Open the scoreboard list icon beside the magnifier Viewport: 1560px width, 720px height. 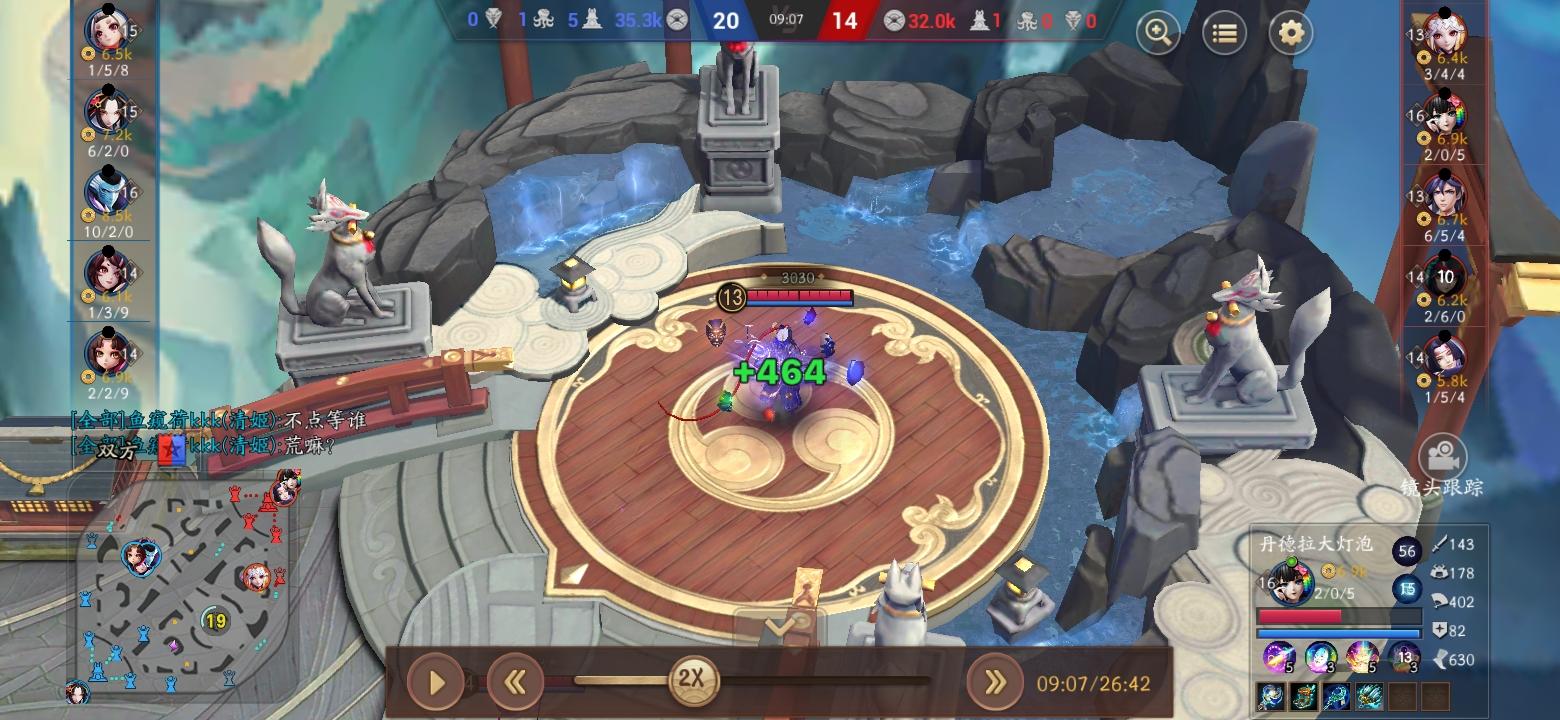click(1226, 33)
